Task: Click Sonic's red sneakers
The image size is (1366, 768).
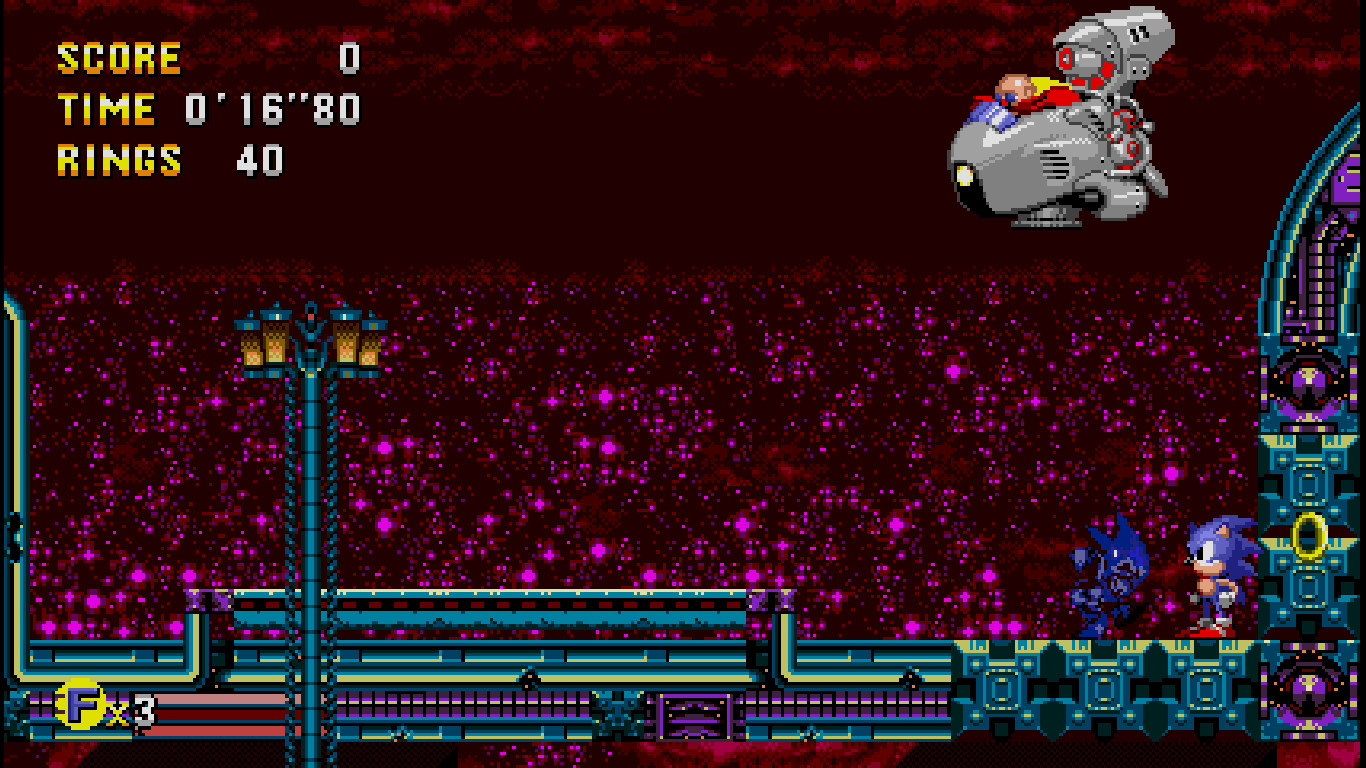Action: point(1208,630)
